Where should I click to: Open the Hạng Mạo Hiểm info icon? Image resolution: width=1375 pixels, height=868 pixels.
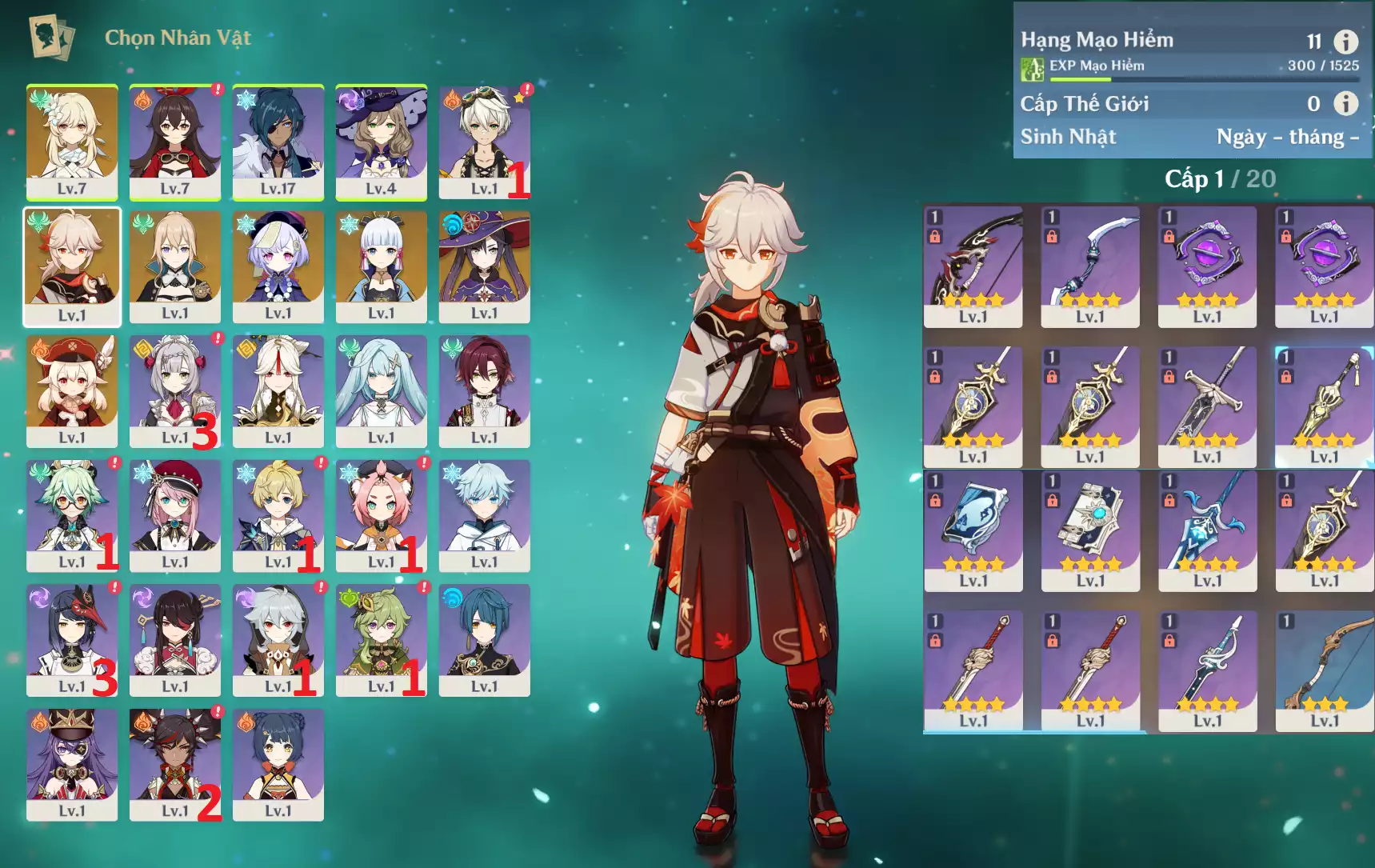1345,41
